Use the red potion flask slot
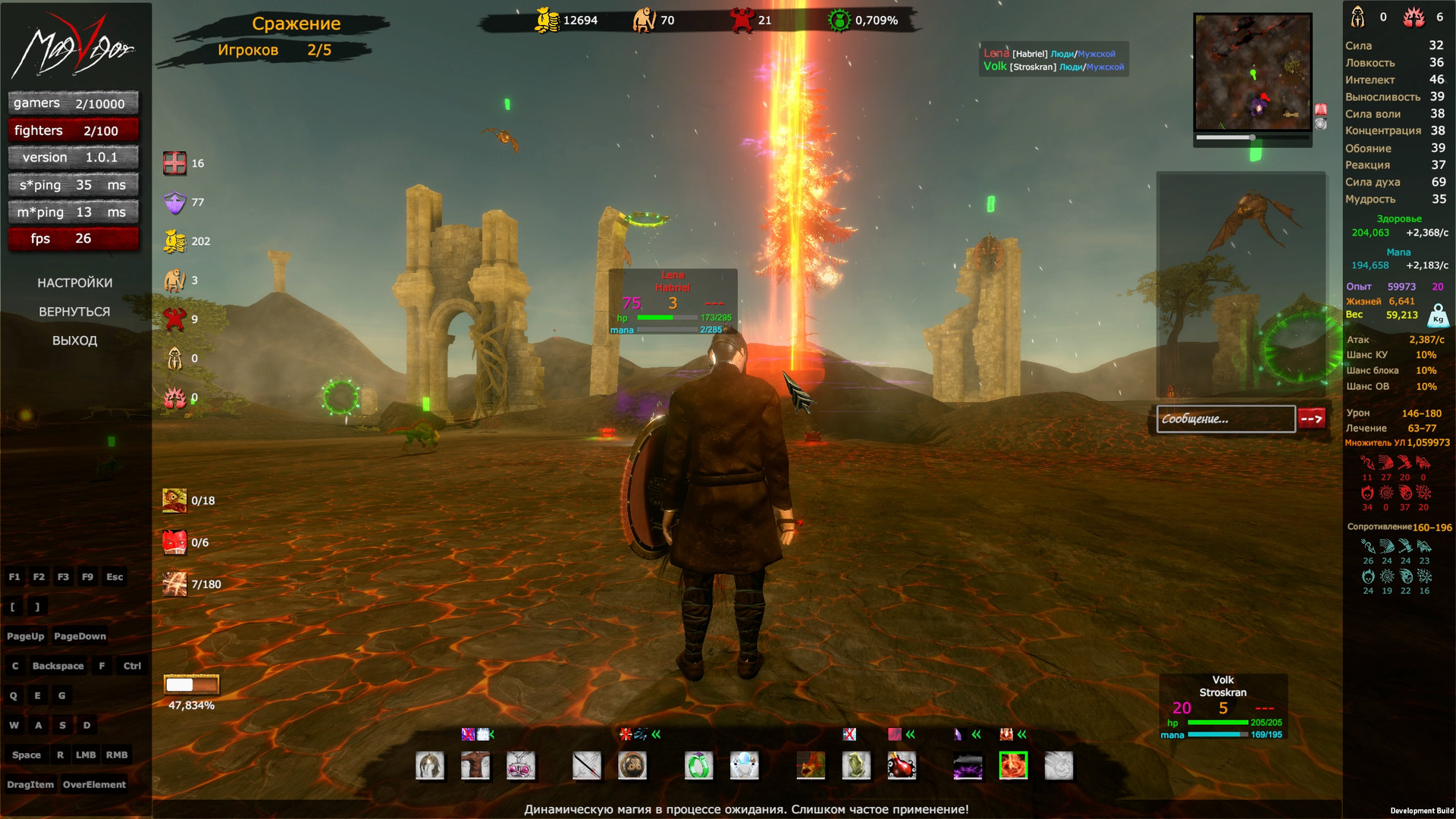This screenshot has width=1456, height=819. (x=902, y=766)
